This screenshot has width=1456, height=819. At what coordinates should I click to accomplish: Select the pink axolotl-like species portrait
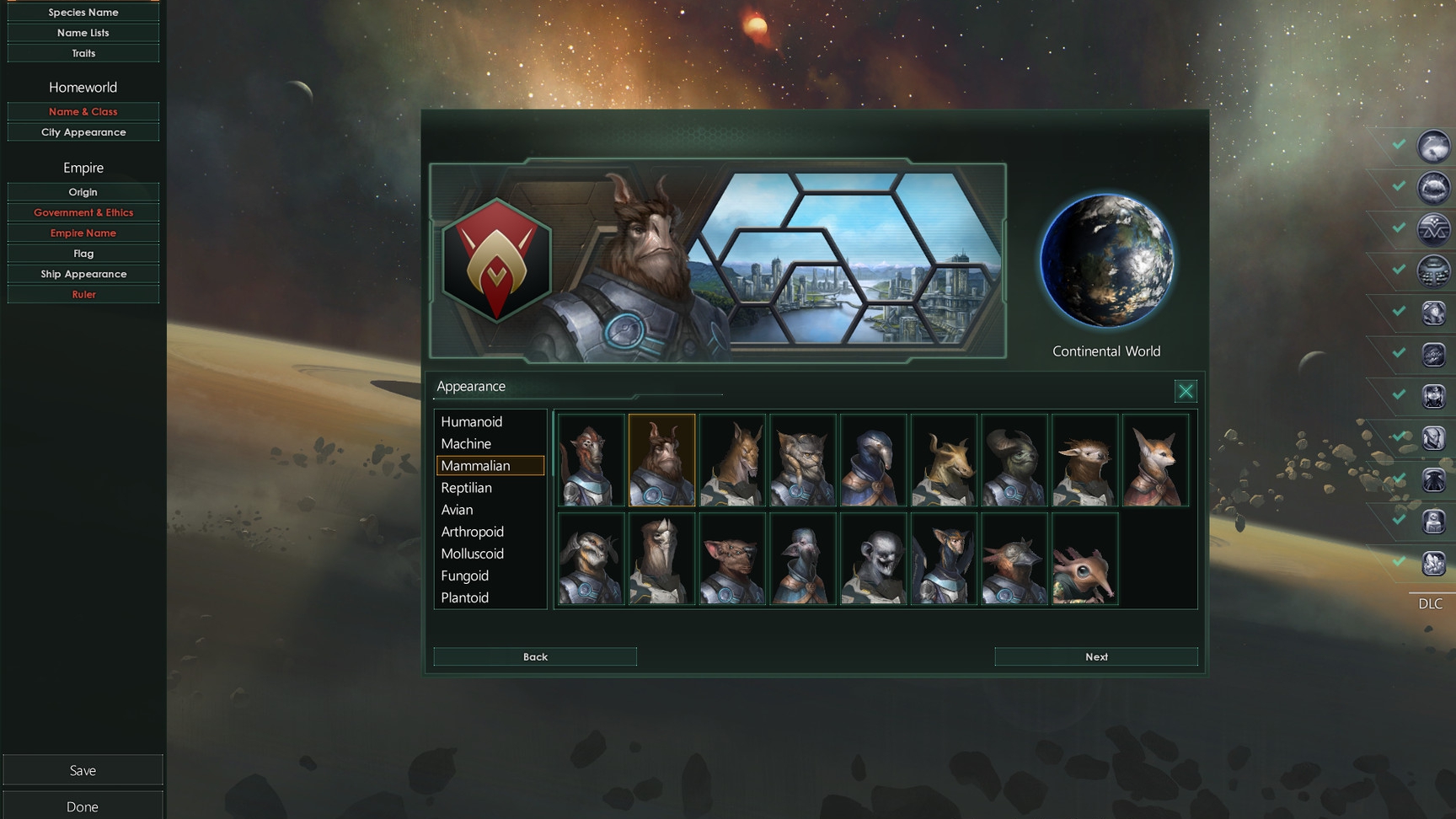[1084, 559]
